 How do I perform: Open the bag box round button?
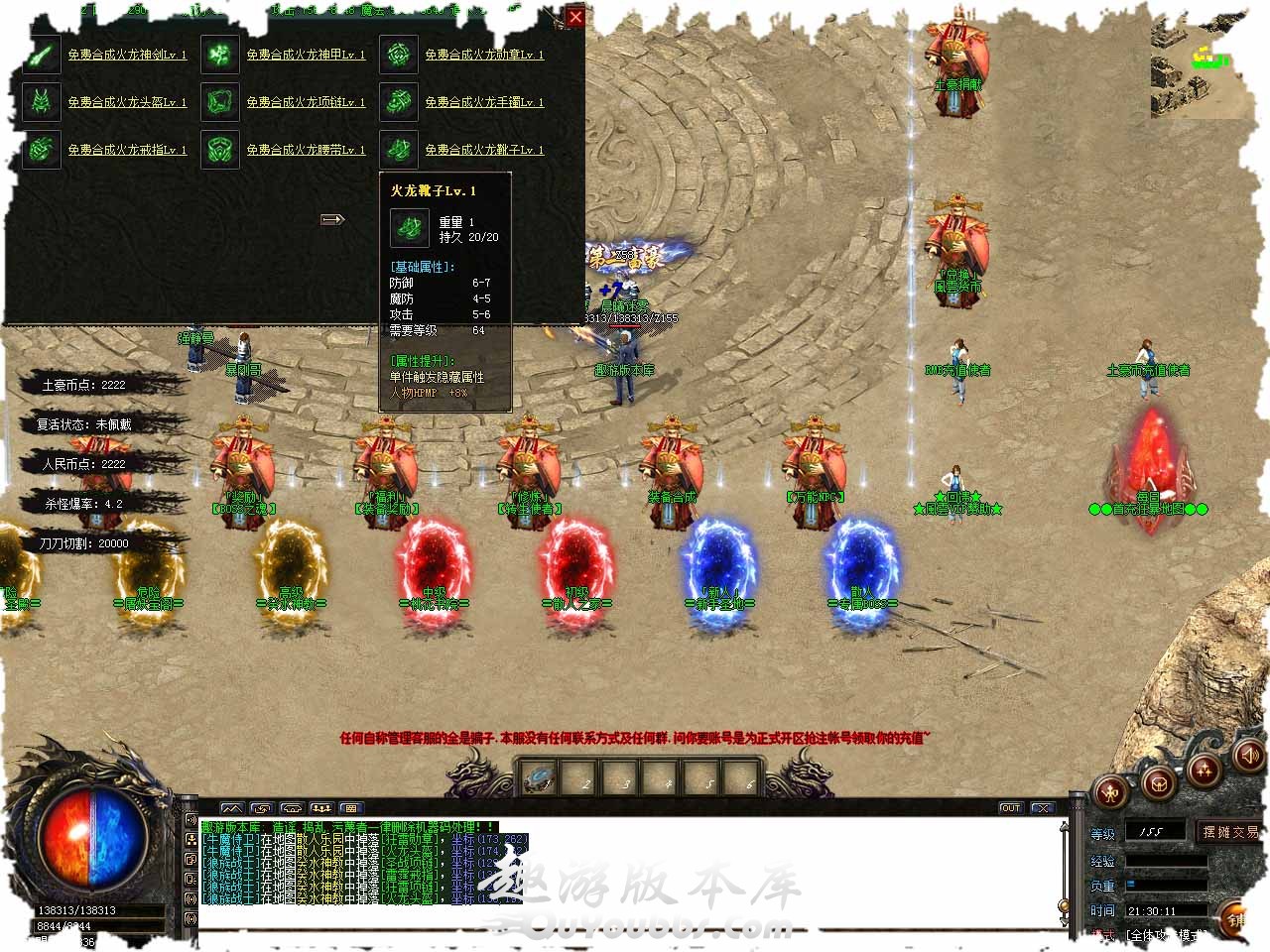1157,784
